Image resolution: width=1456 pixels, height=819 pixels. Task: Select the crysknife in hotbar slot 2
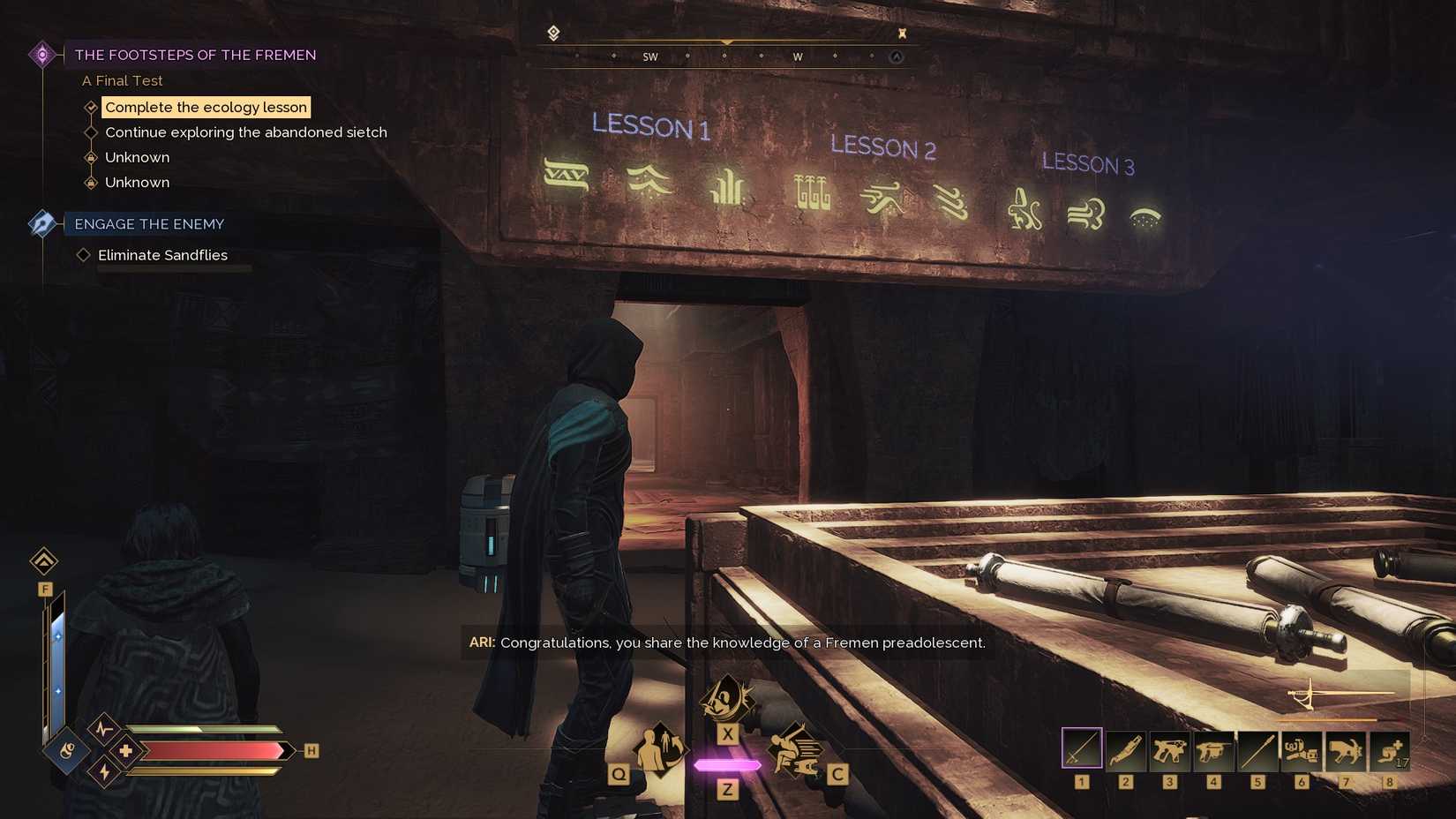tap(1127, 749)
